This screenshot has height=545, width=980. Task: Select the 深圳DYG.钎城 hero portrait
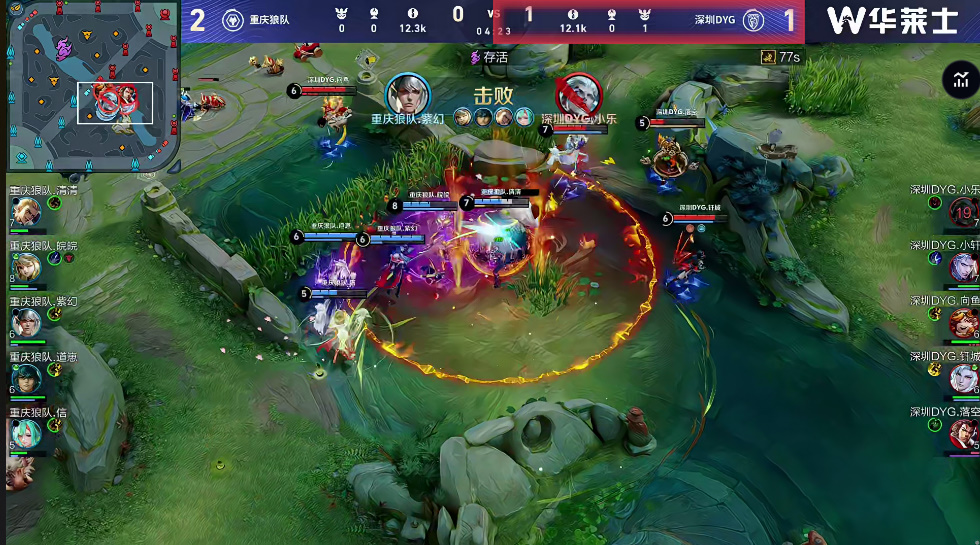(x=963, y=377)
